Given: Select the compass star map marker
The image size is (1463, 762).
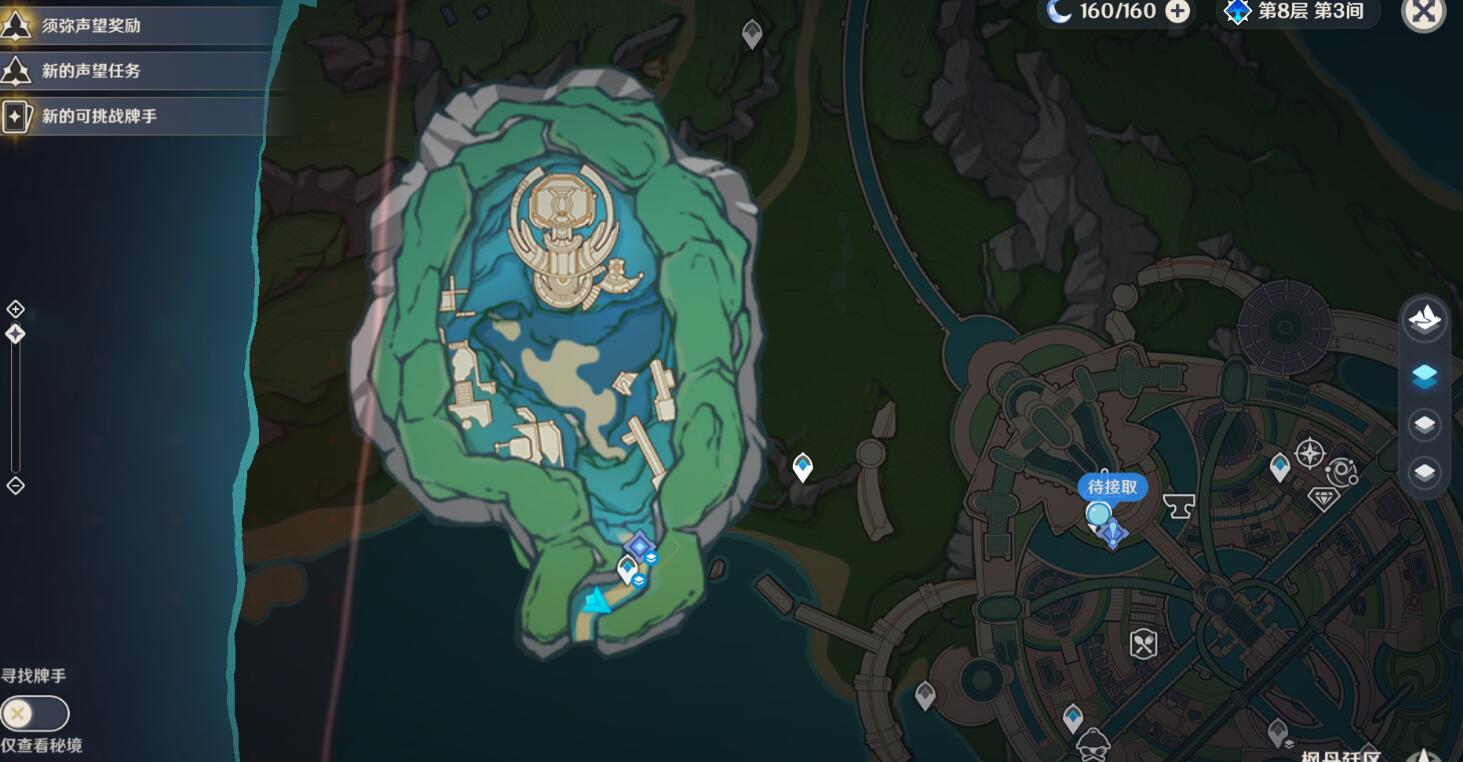Looking at the screenshot, I should [x=1309, y=454].
